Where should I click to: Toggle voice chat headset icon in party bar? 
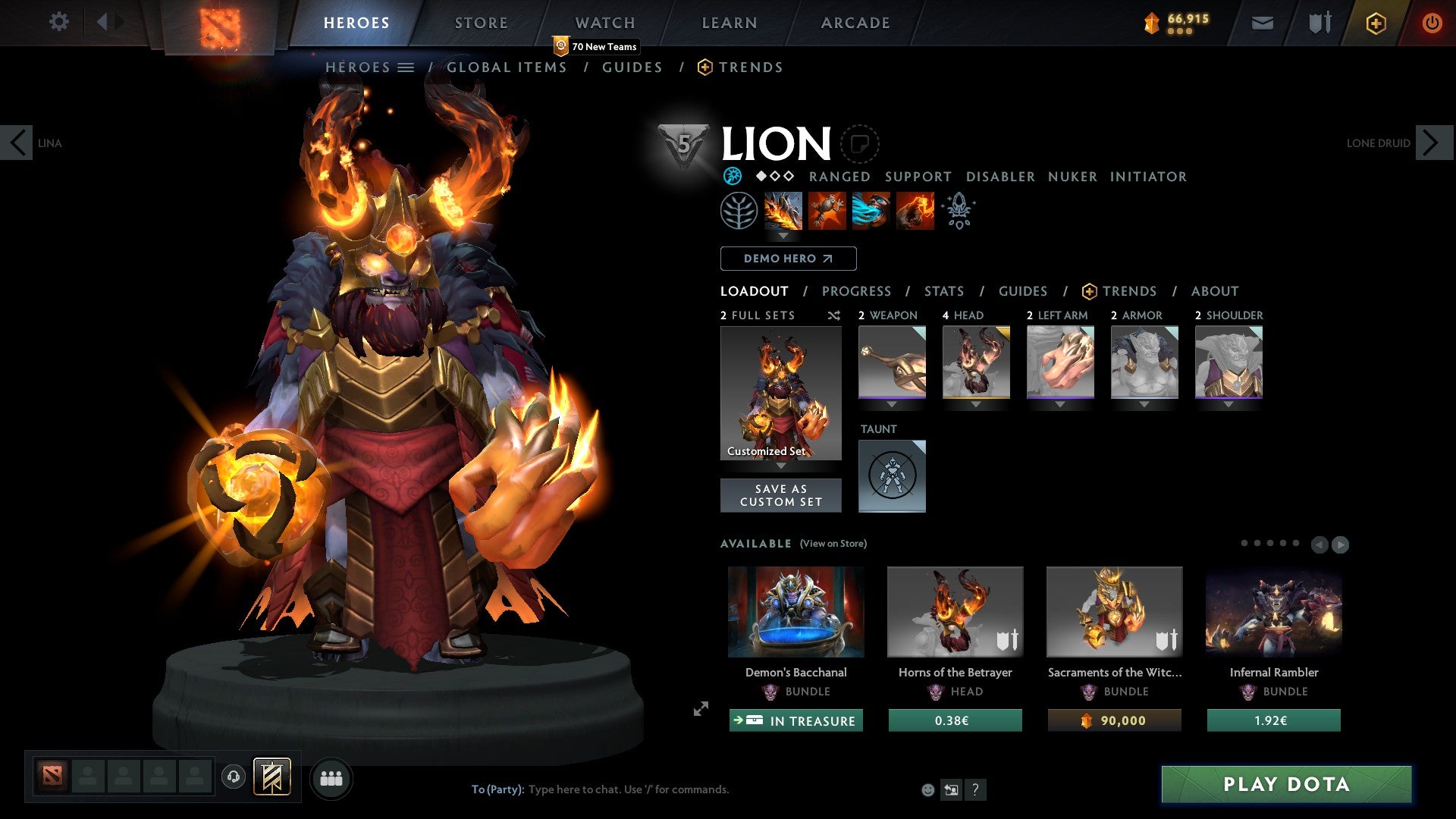tap(233, 777)
